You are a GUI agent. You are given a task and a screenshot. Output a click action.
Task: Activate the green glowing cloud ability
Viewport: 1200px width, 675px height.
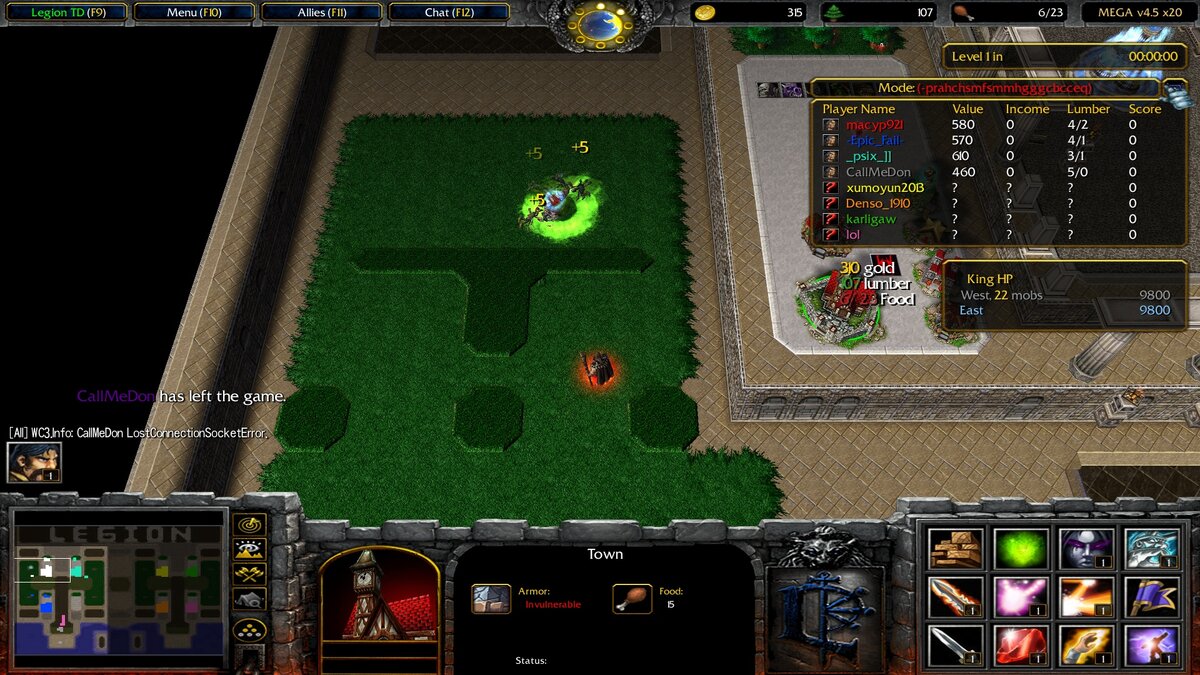coord(1021,548)
